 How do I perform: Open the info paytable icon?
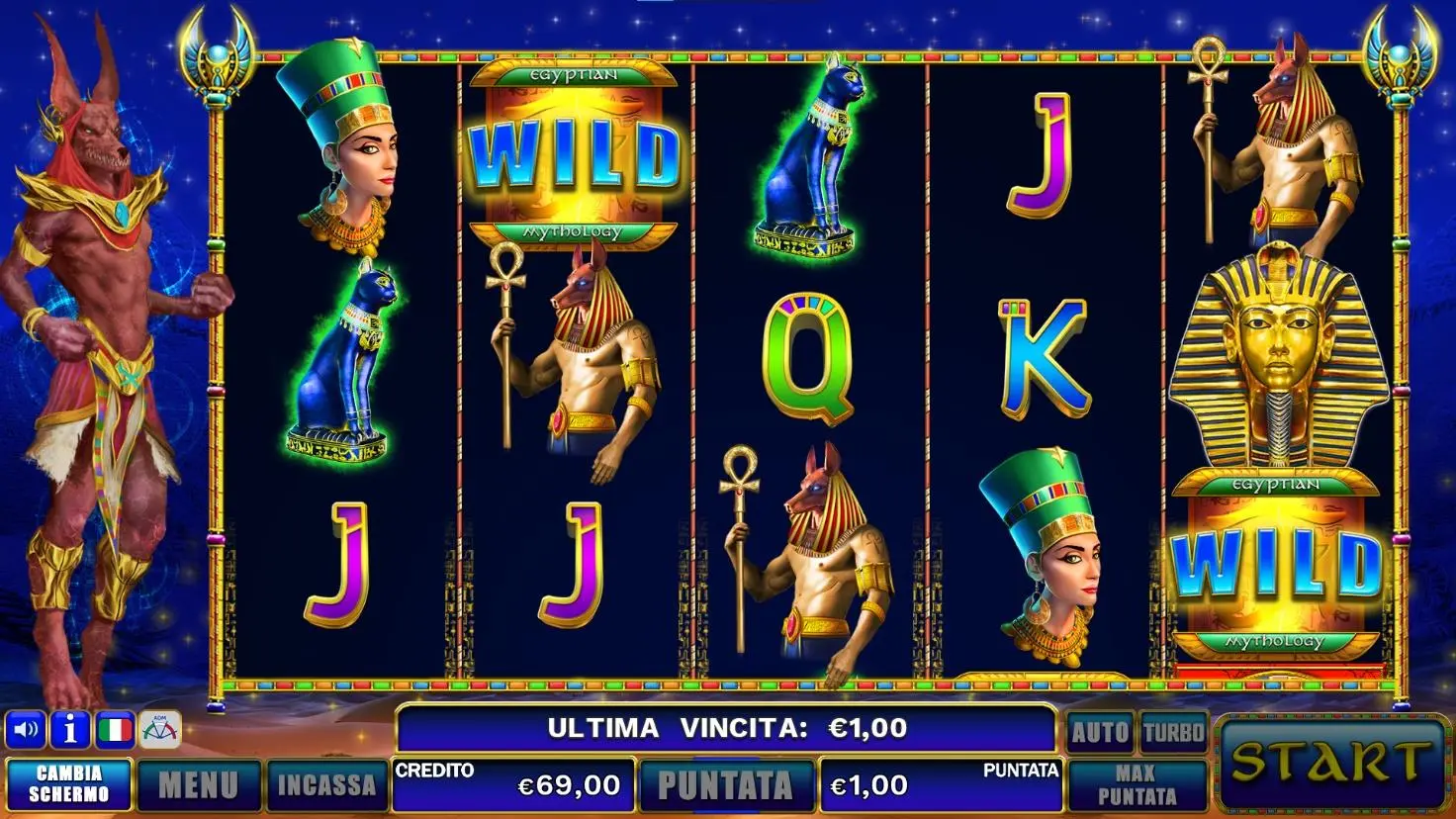[x=70, y=731]
